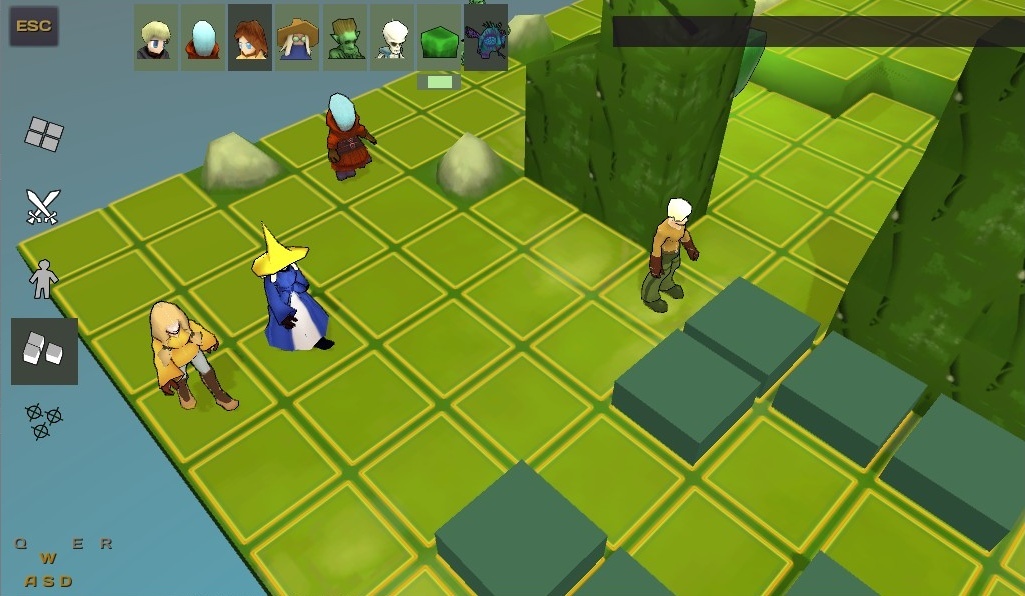Screen dimensions: 1025x596
Task: Activate the crossed swords tool
Action: [43, 207]
